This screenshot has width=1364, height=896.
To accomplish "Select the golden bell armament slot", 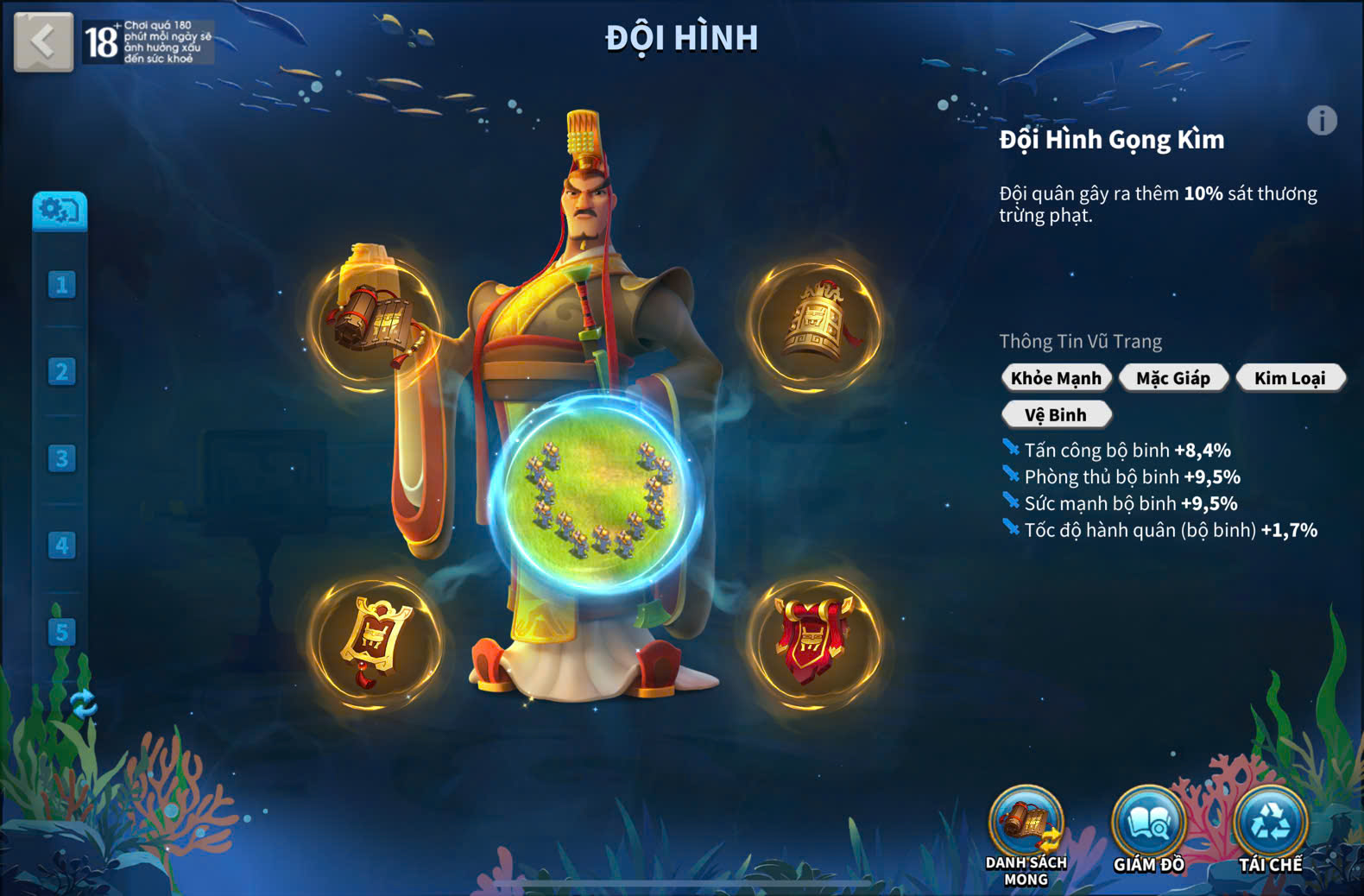I will point(815,324).
